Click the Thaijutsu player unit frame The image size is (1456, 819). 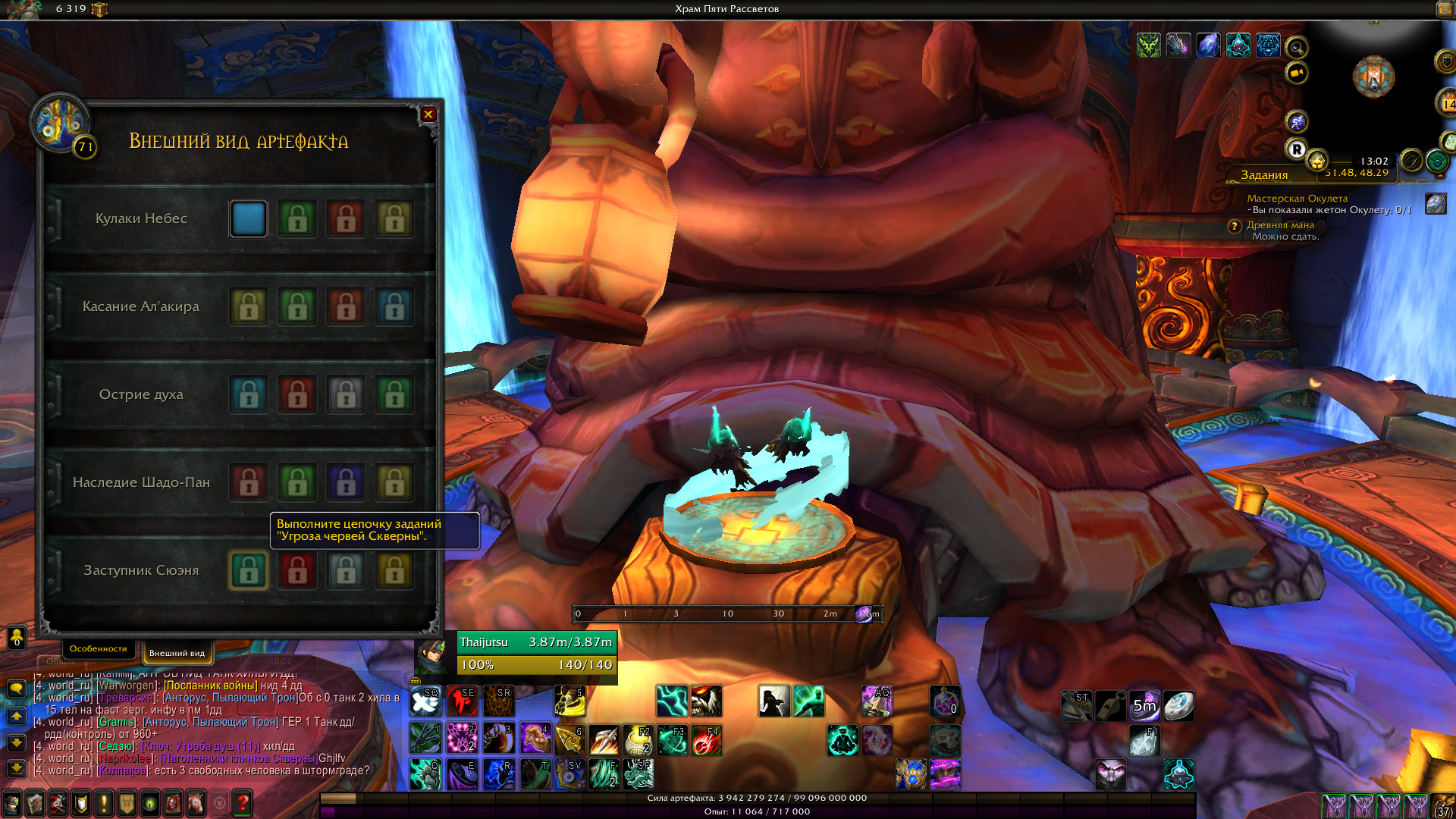535,653
